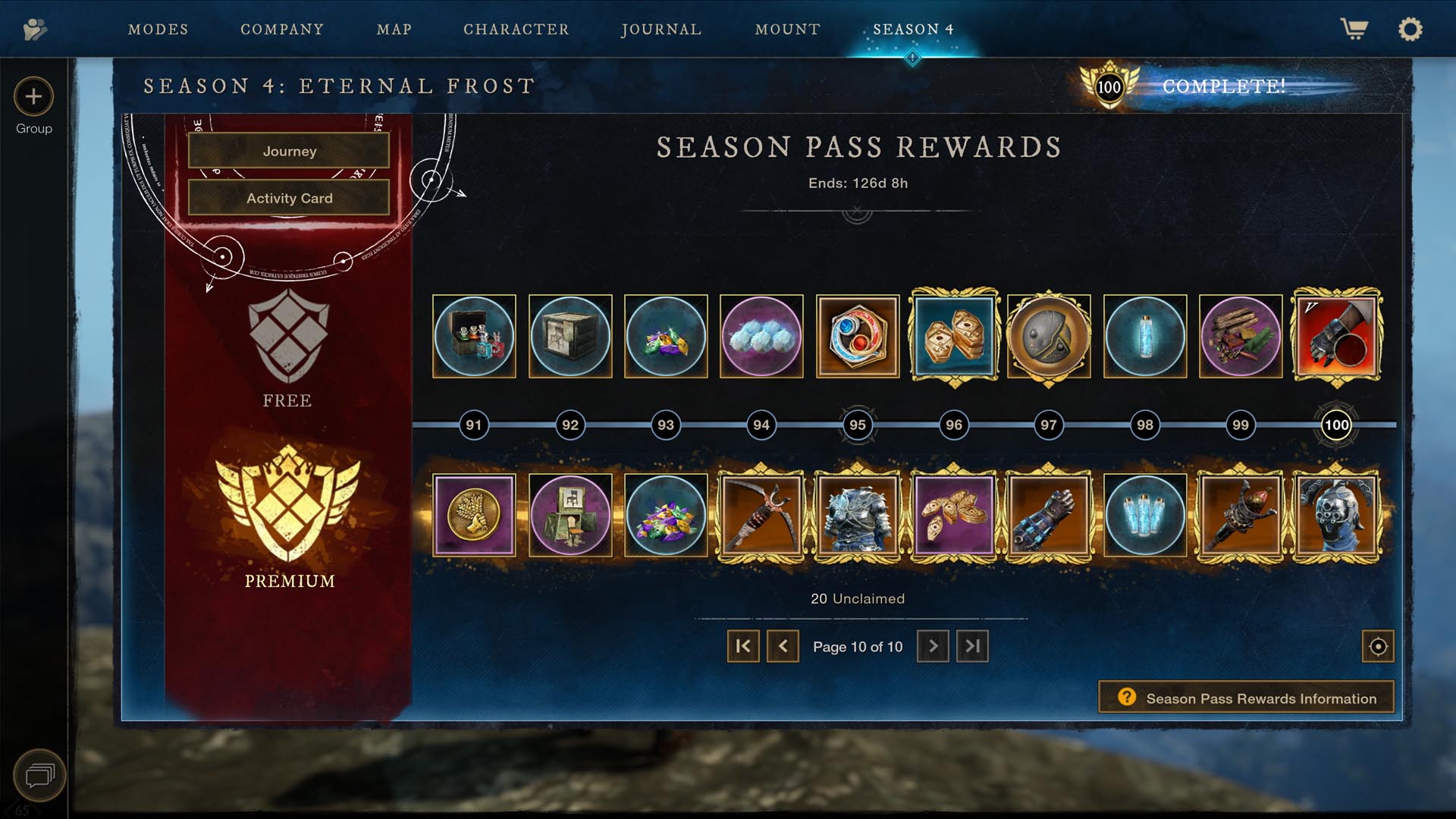Select the free salt potion crate reward
Image resolution: width=1456 pixels, height=819 pixels.
[474, 337]
